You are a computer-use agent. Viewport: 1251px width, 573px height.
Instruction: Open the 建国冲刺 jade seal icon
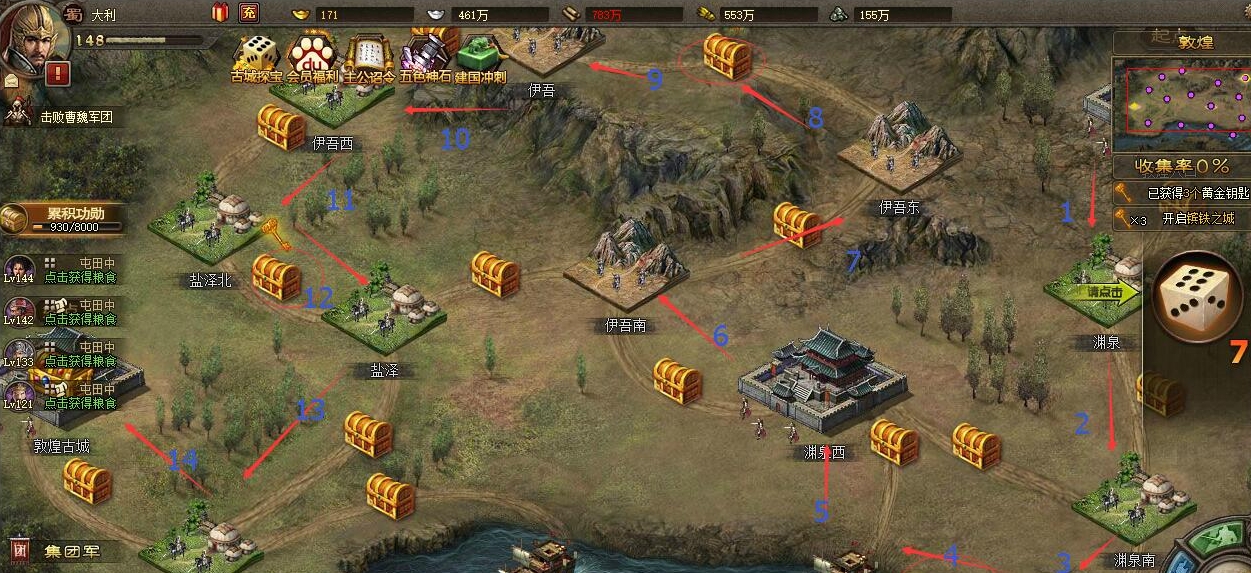coord(481,56)
